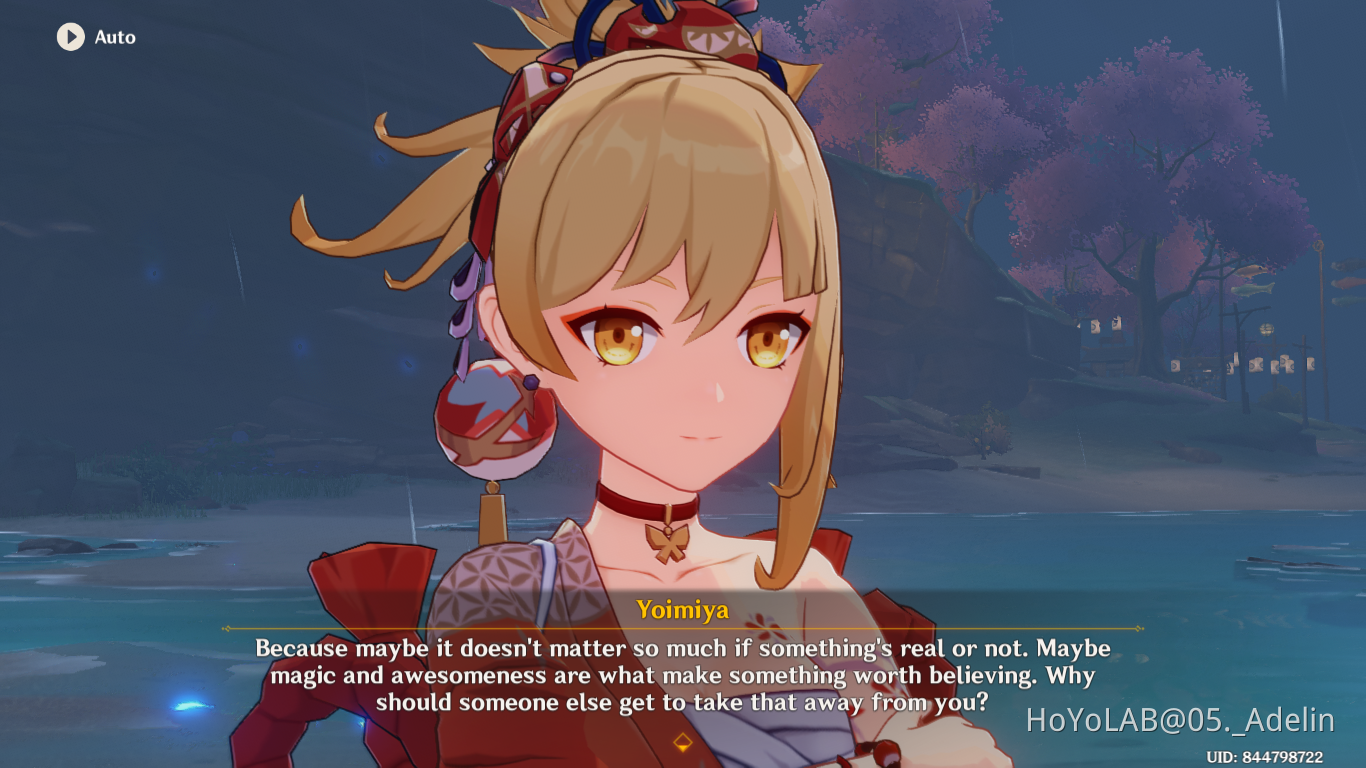
Task: Click the Auto play icon
Action: [x=69, y=38]
